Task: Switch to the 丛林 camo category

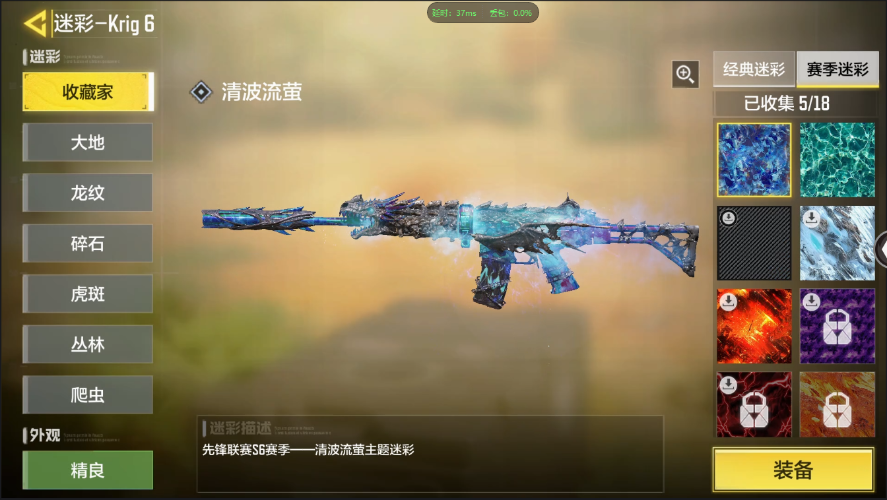Action: pos(88,344)
